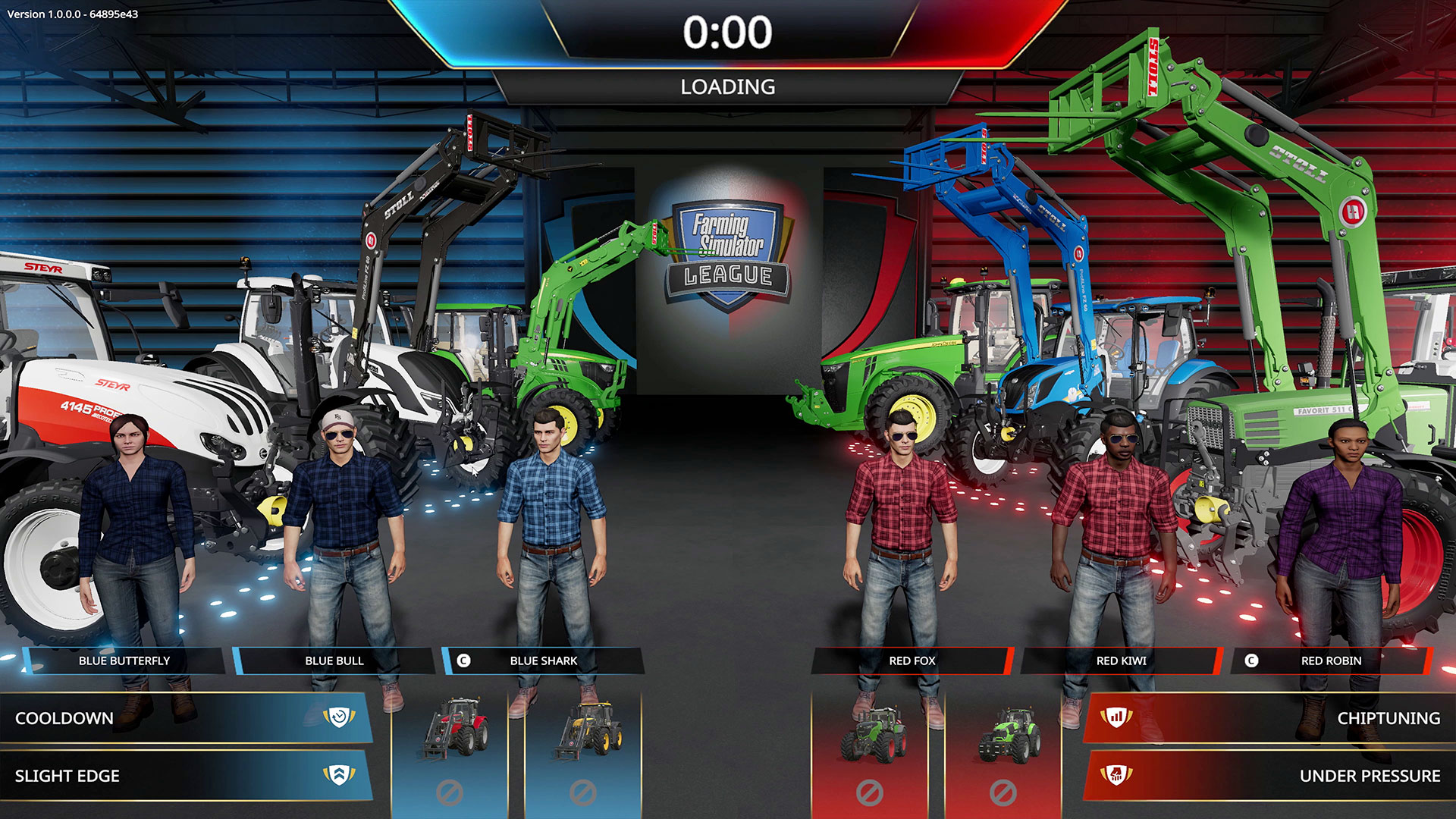Click the Red Fox name plate

pos(912,661)
